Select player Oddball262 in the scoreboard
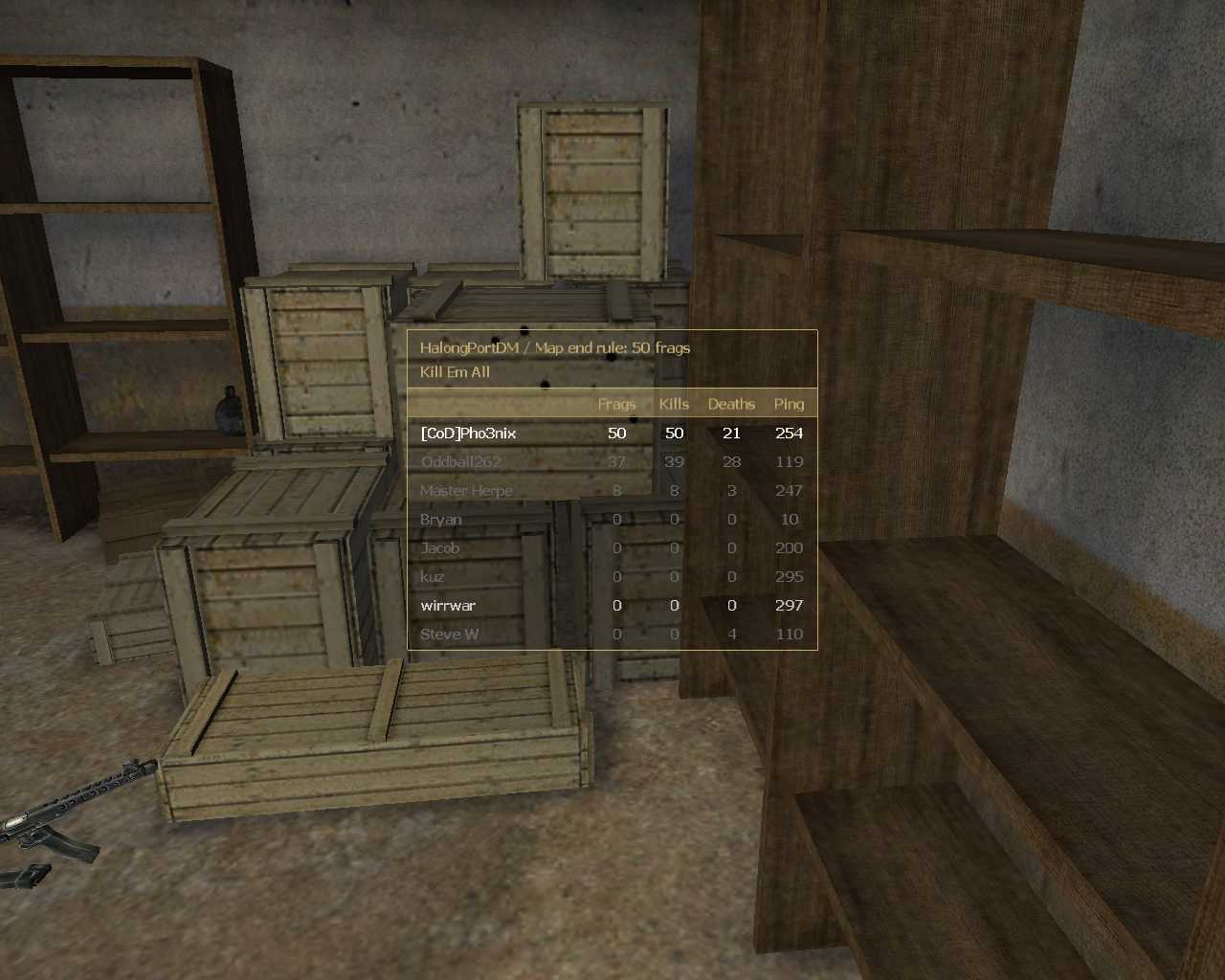 coord(461,462)
